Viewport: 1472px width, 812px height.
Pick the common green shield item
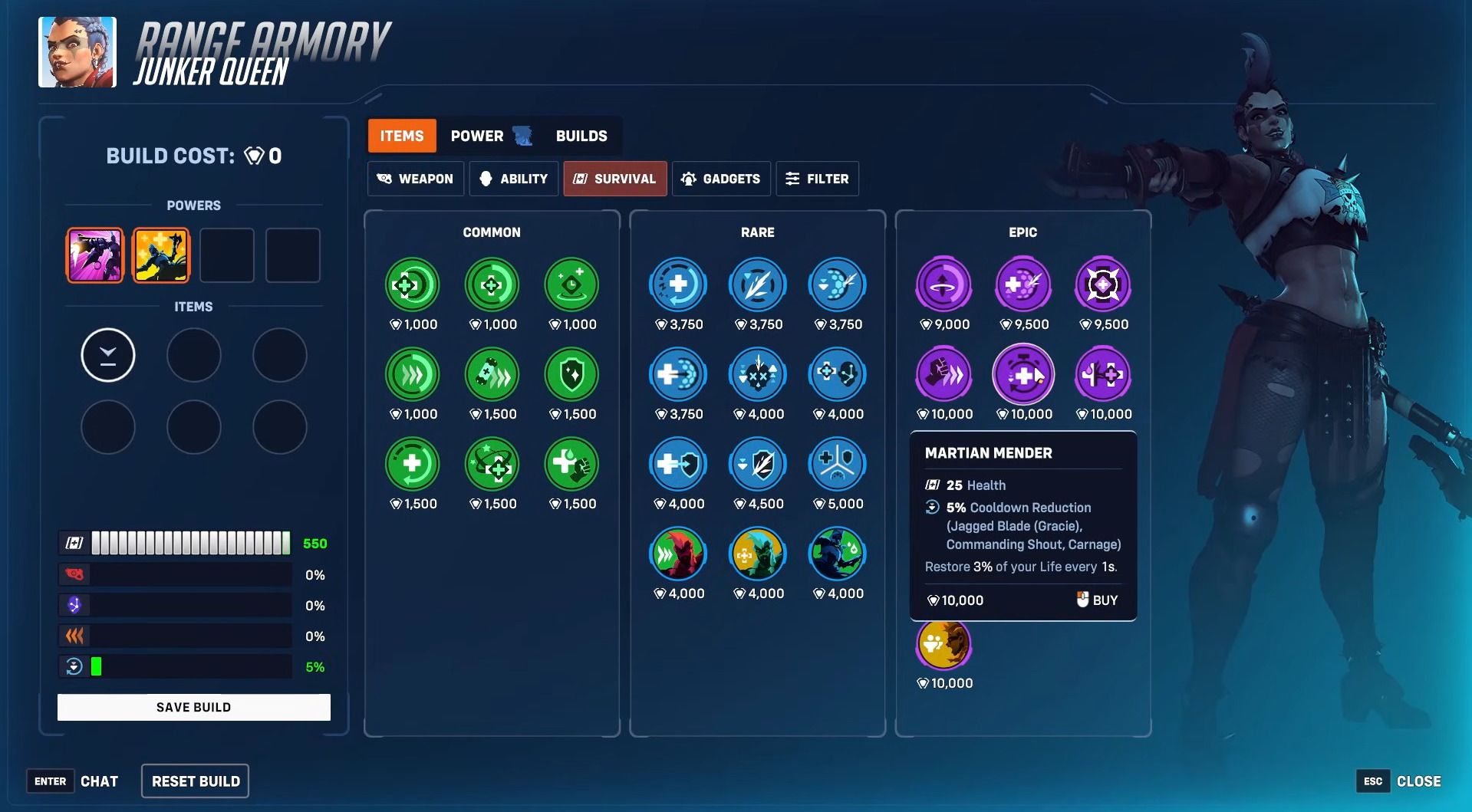click(571, 375)
